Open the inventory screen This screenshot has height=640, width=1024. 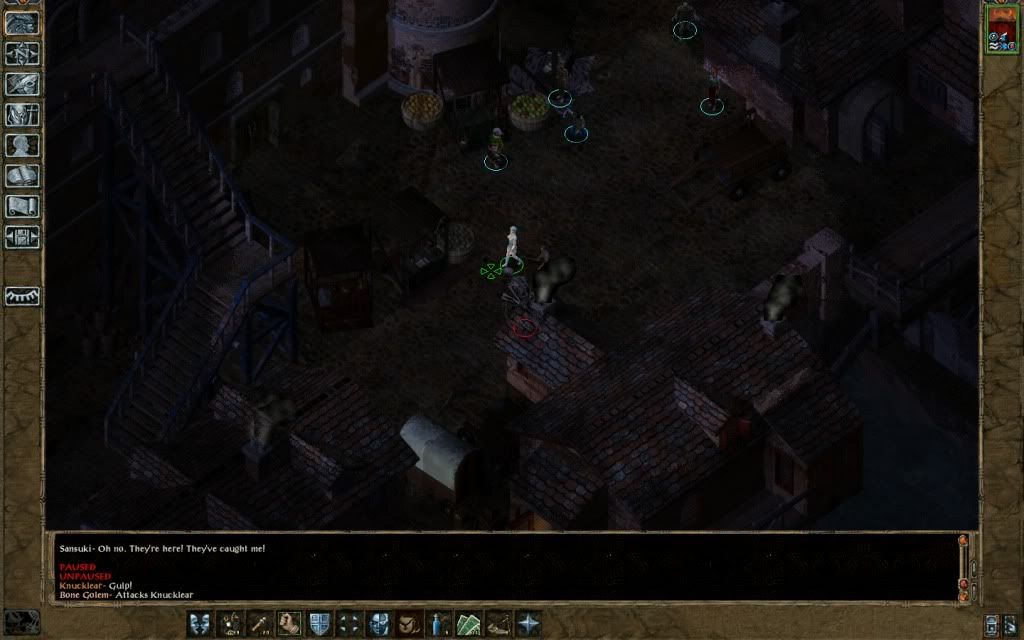[x=21, y=114]
